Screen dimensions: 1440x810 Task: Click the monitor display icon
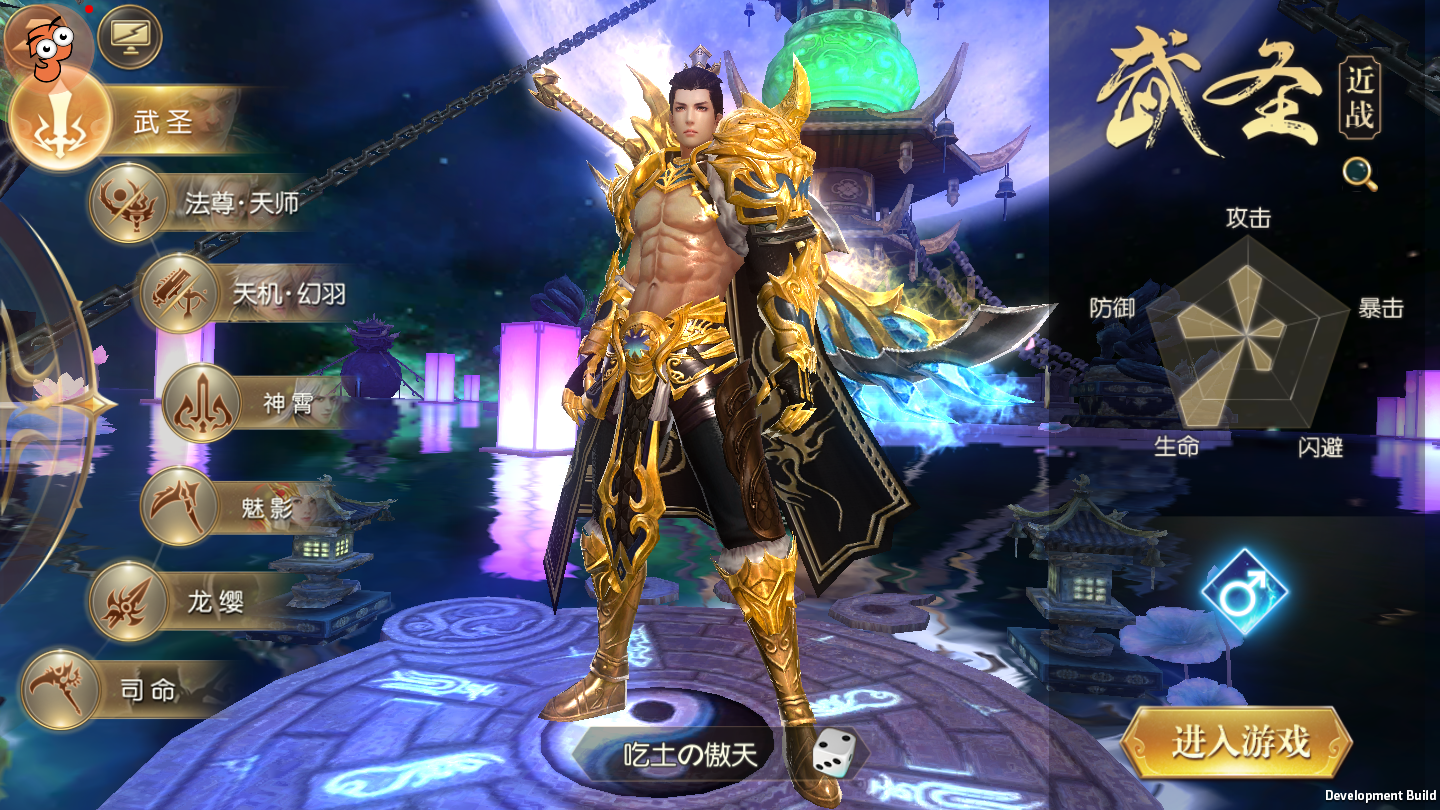(130, 37)
